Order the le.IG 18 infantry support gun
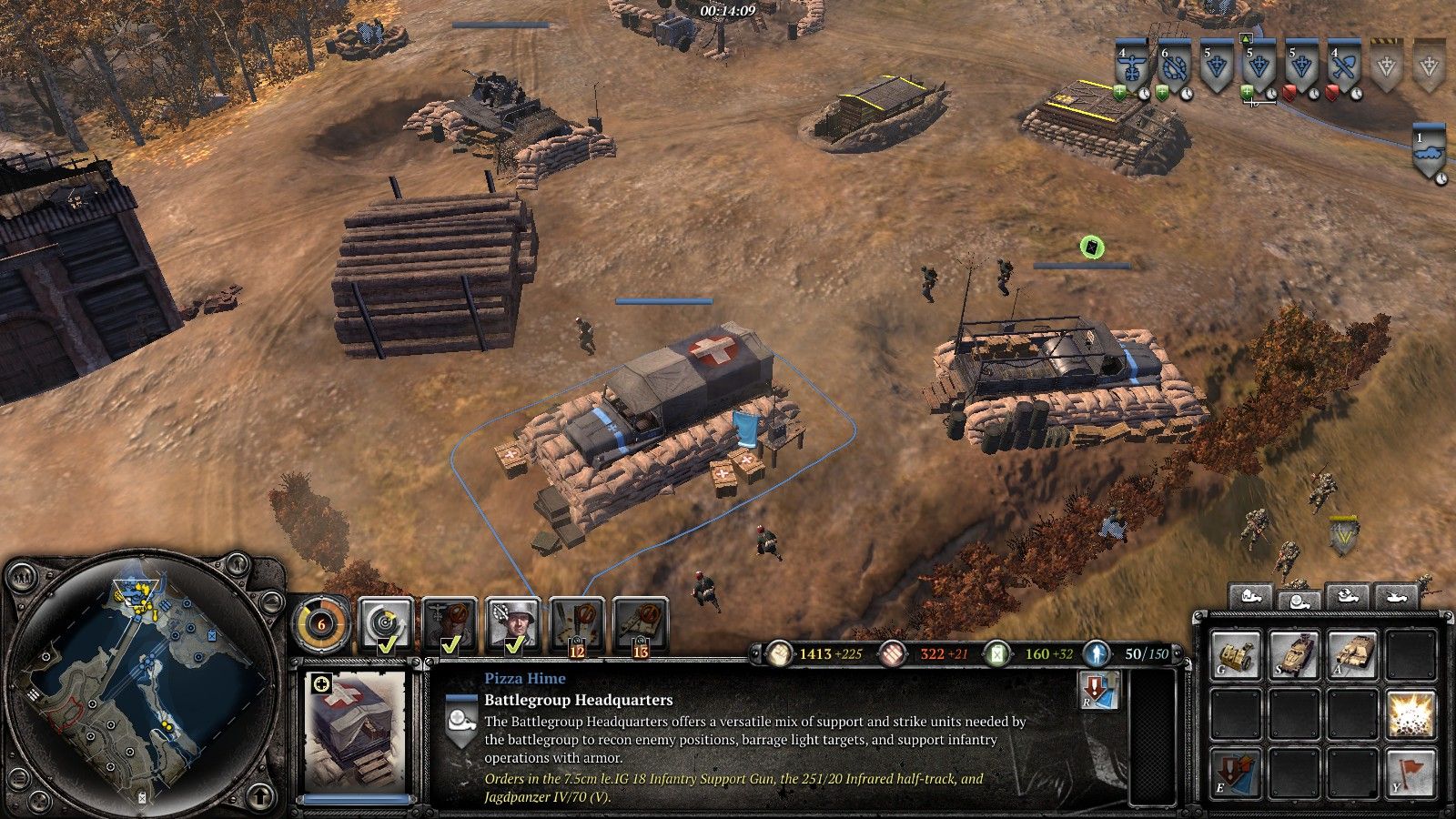Viewport: 1456px width, 819px height. pyautogui.click(x=1237, y=656)
